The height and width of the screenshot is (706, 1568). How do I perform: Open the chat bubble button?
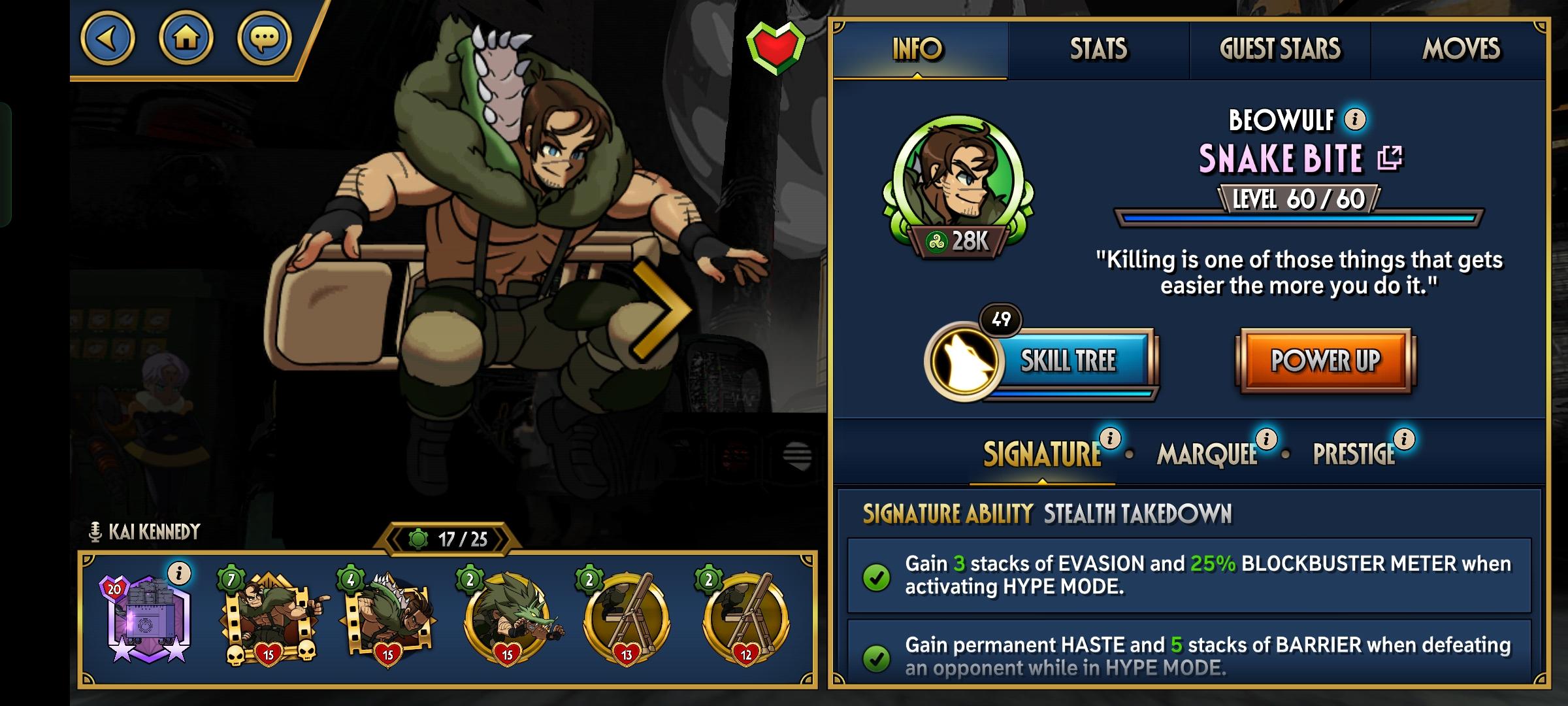(265, 39)
